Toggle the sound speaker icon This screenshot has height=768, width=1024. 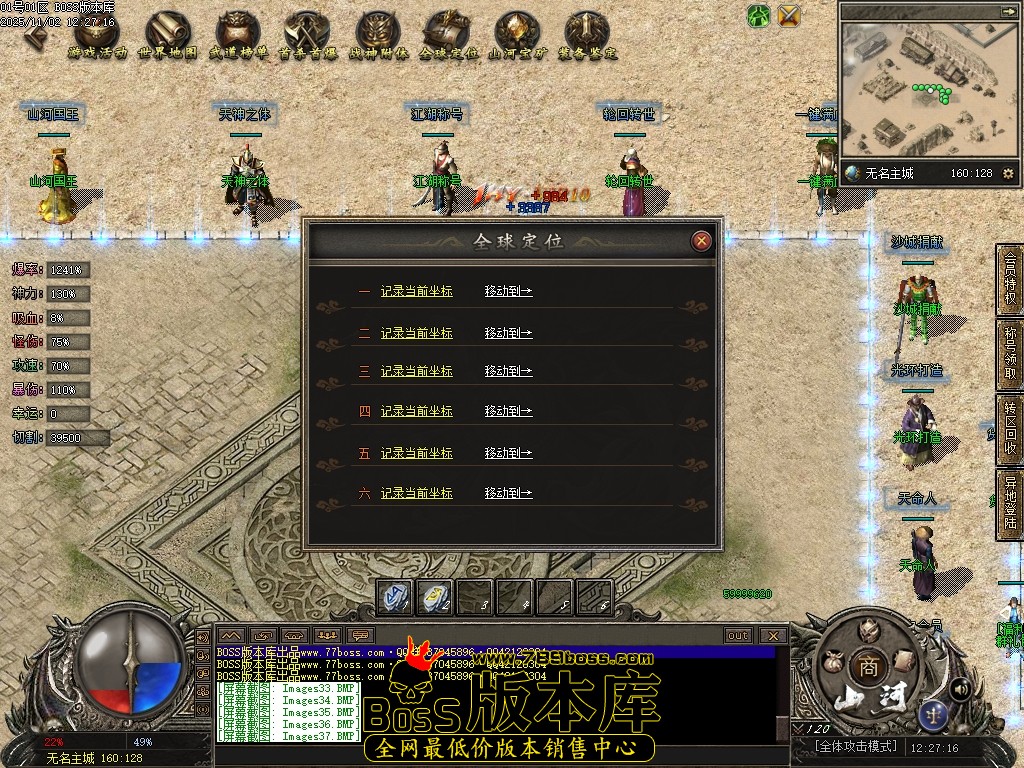pos(960,688)
